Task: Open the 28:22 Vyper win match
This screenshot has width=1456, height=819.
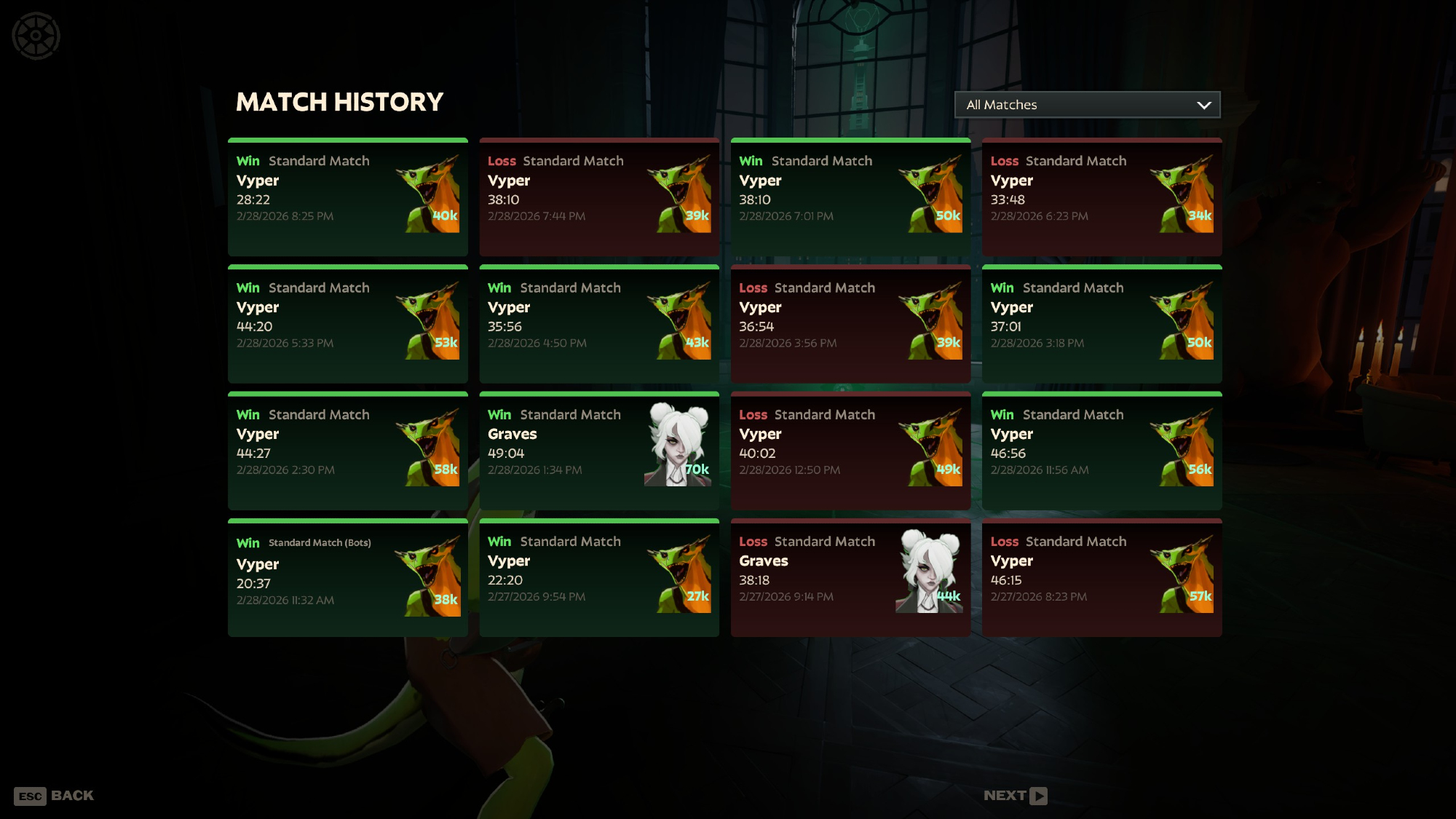Action: click(x=347, y=197)
